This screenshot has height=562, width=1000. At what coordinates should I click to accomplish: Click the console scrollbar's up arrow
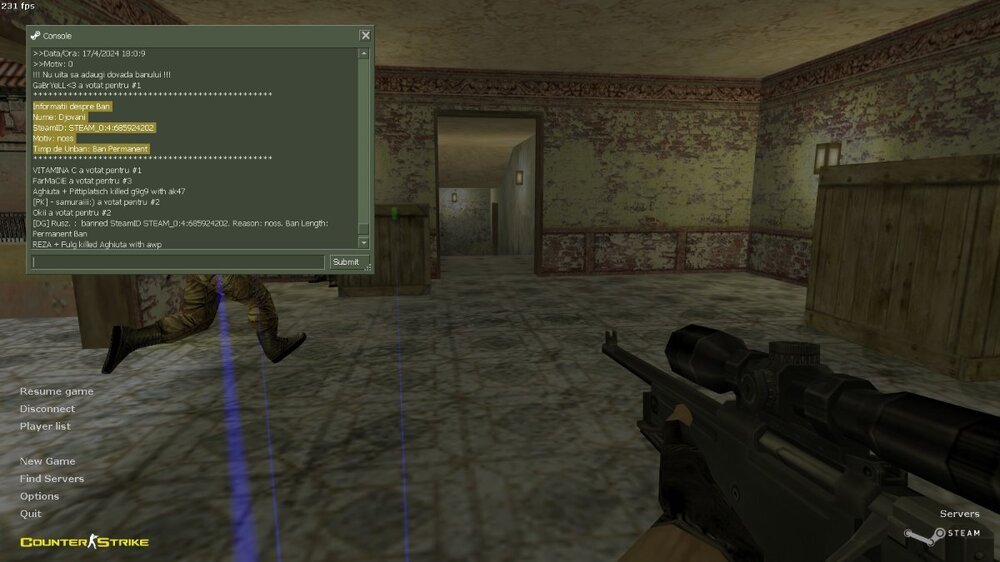(x=364, y=53)
